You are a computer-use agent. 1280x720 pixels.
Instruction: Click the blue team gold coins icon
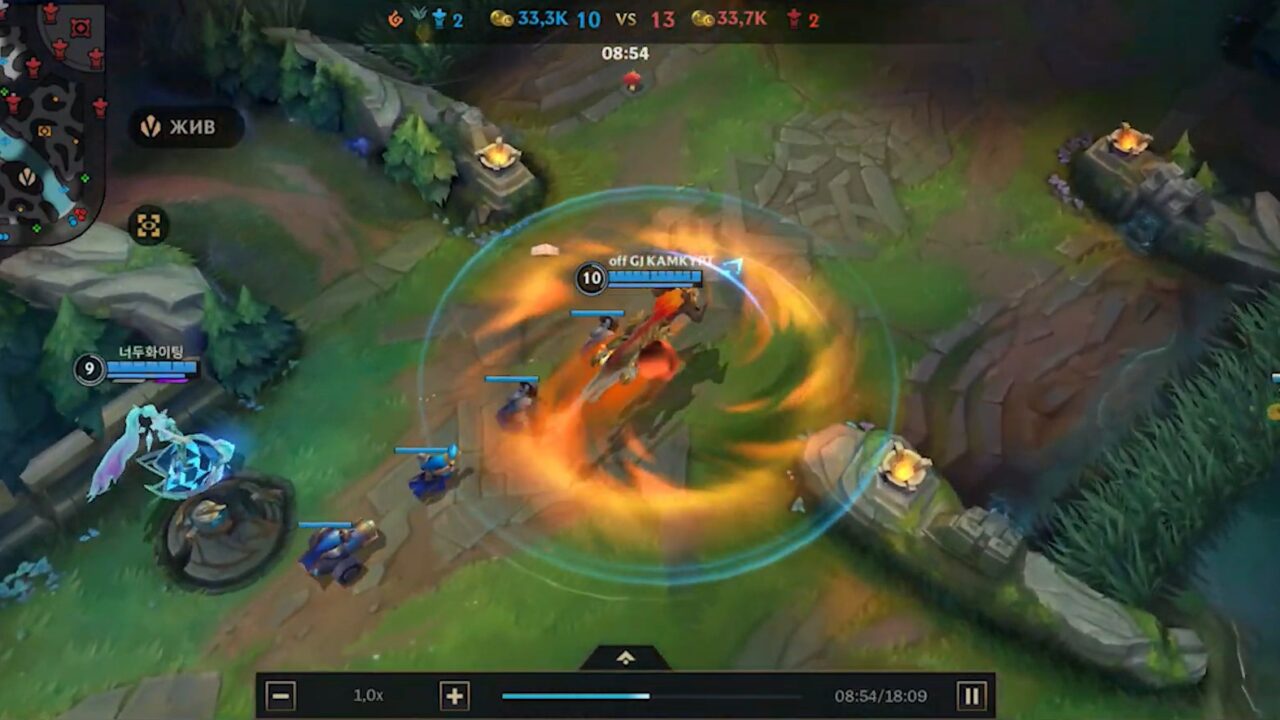500,18
